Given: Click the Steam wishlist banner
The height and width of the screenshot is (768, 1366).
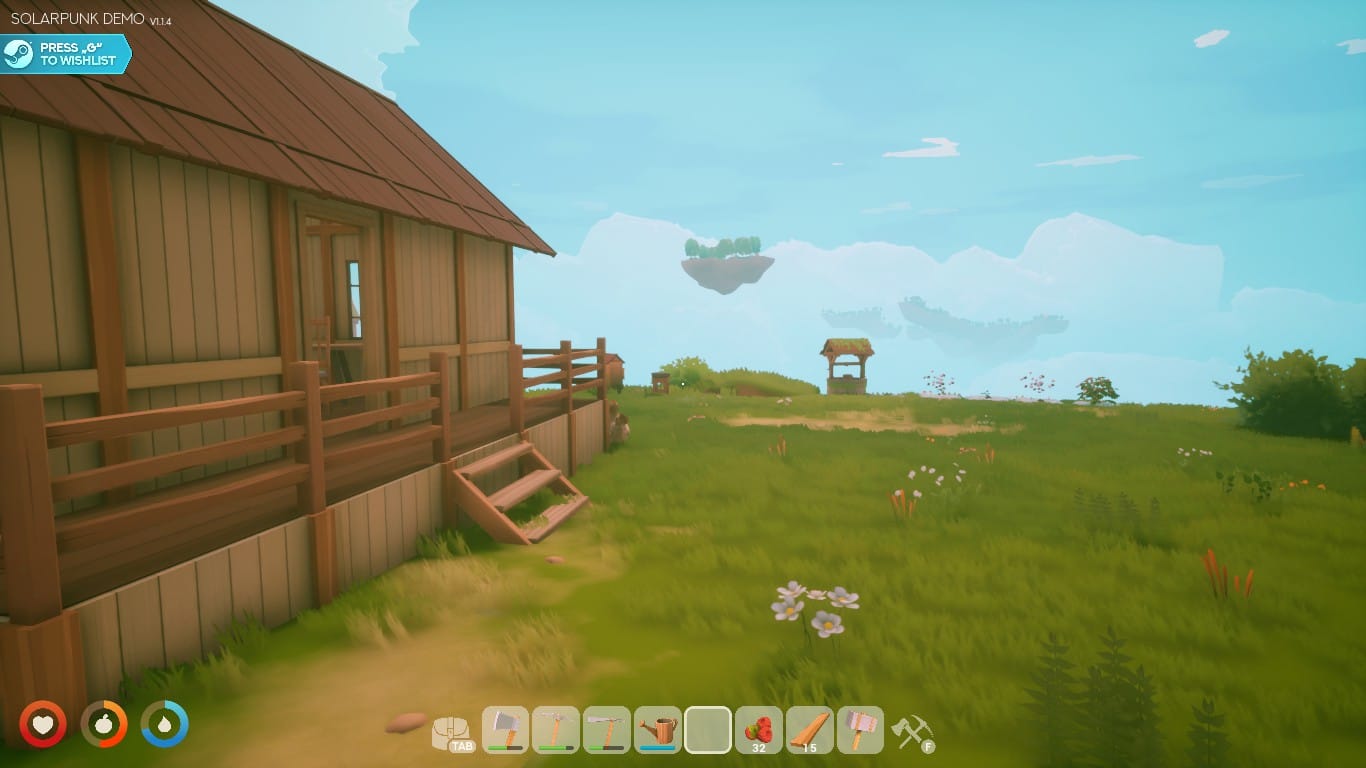Looking at the screenshot, I should [66, 54].
